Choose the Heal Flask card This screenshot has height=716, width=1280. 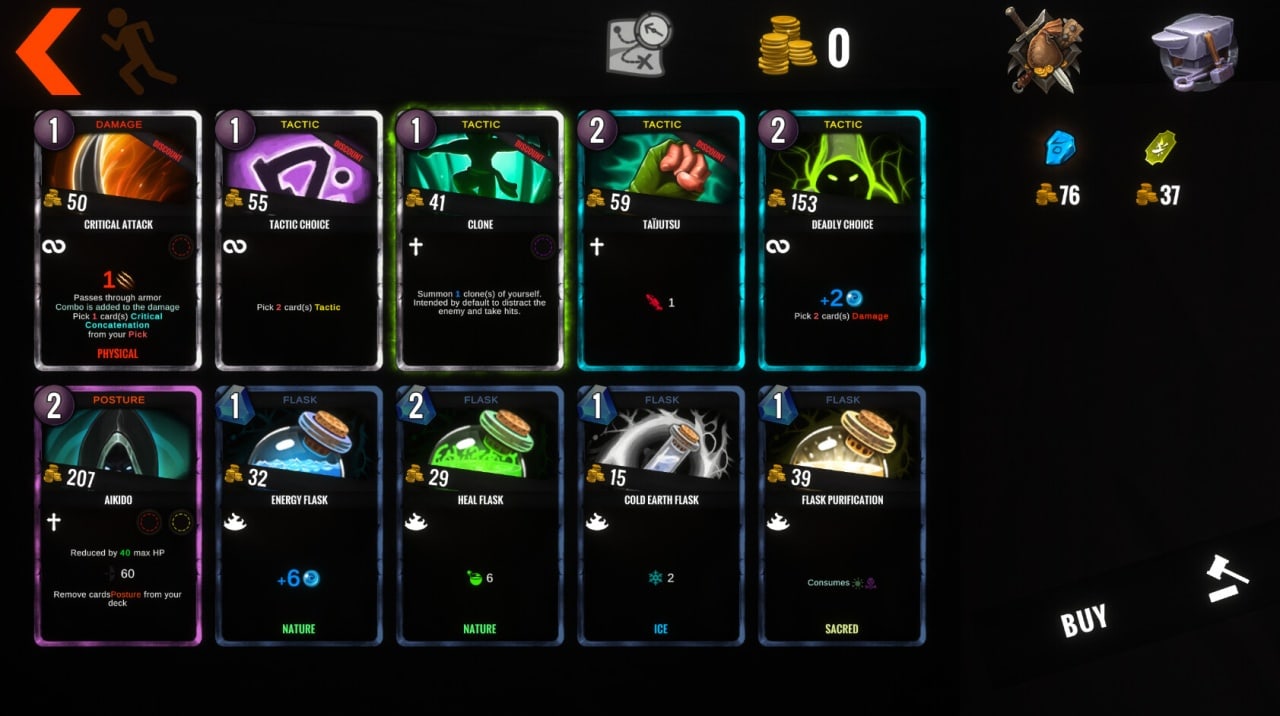480,515
